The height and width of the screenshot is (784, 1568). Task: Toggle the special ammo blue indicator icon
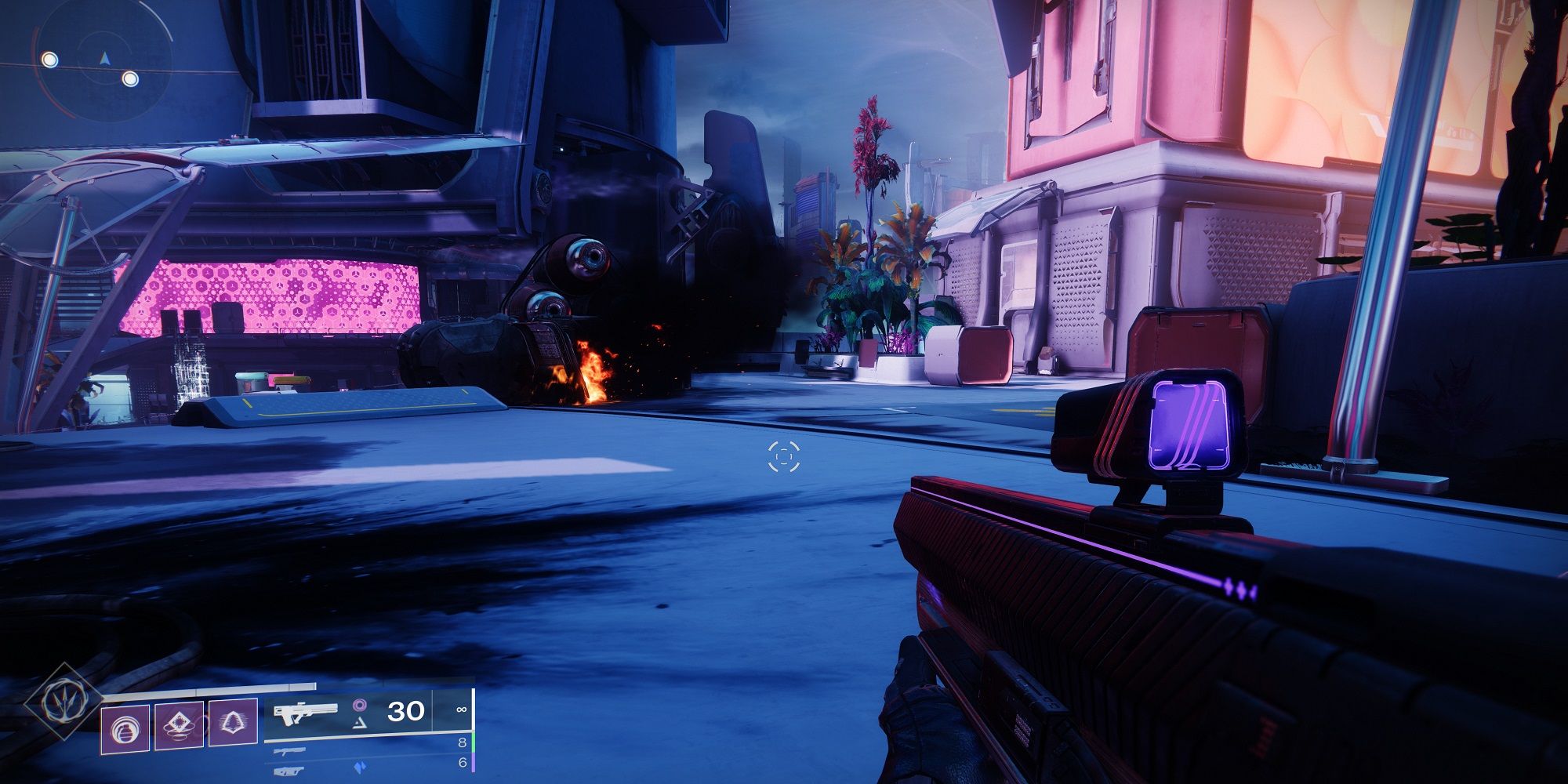pyautogui.click(x=360, y=766)
